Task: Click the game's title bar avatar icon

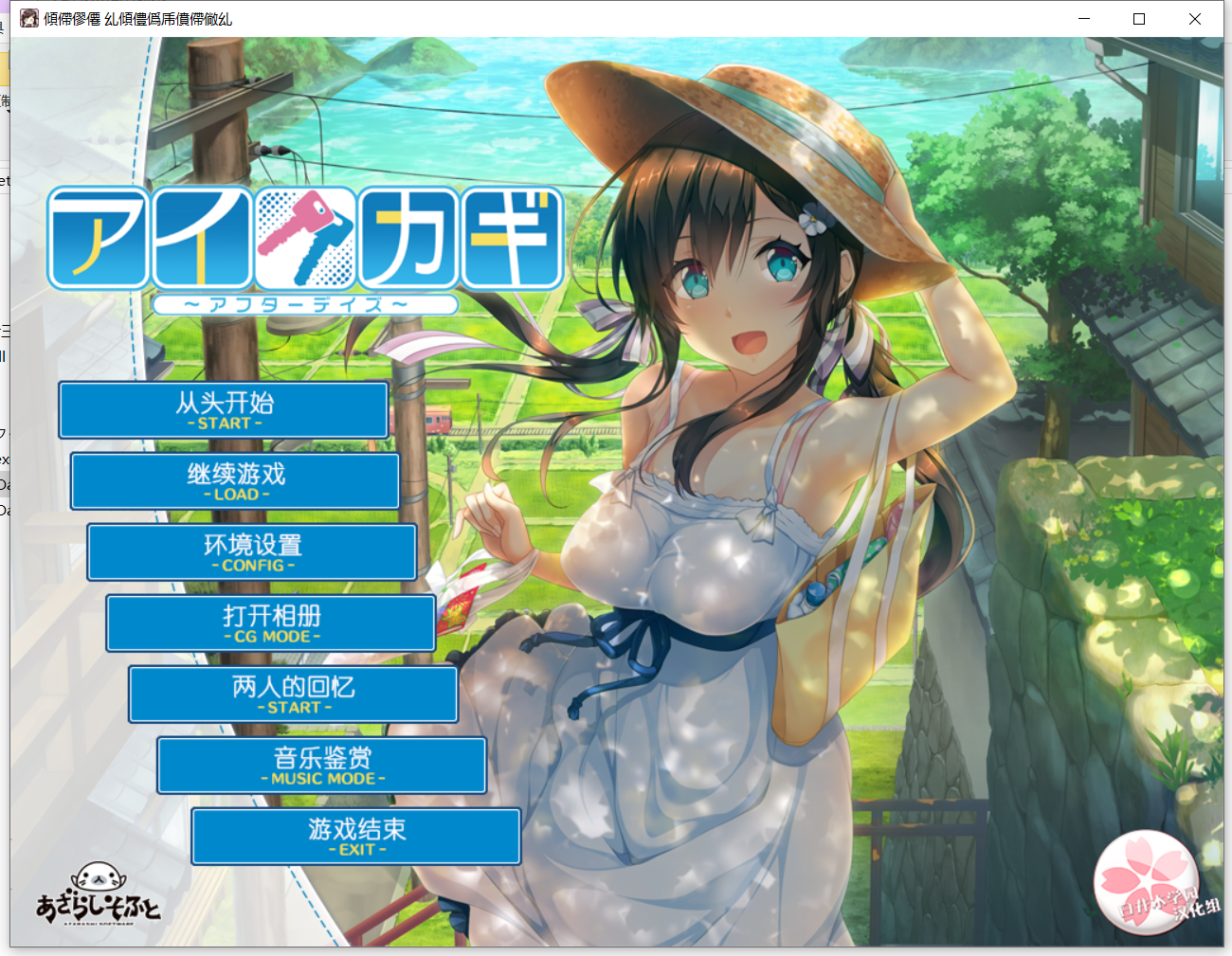Action: point(28,18)
